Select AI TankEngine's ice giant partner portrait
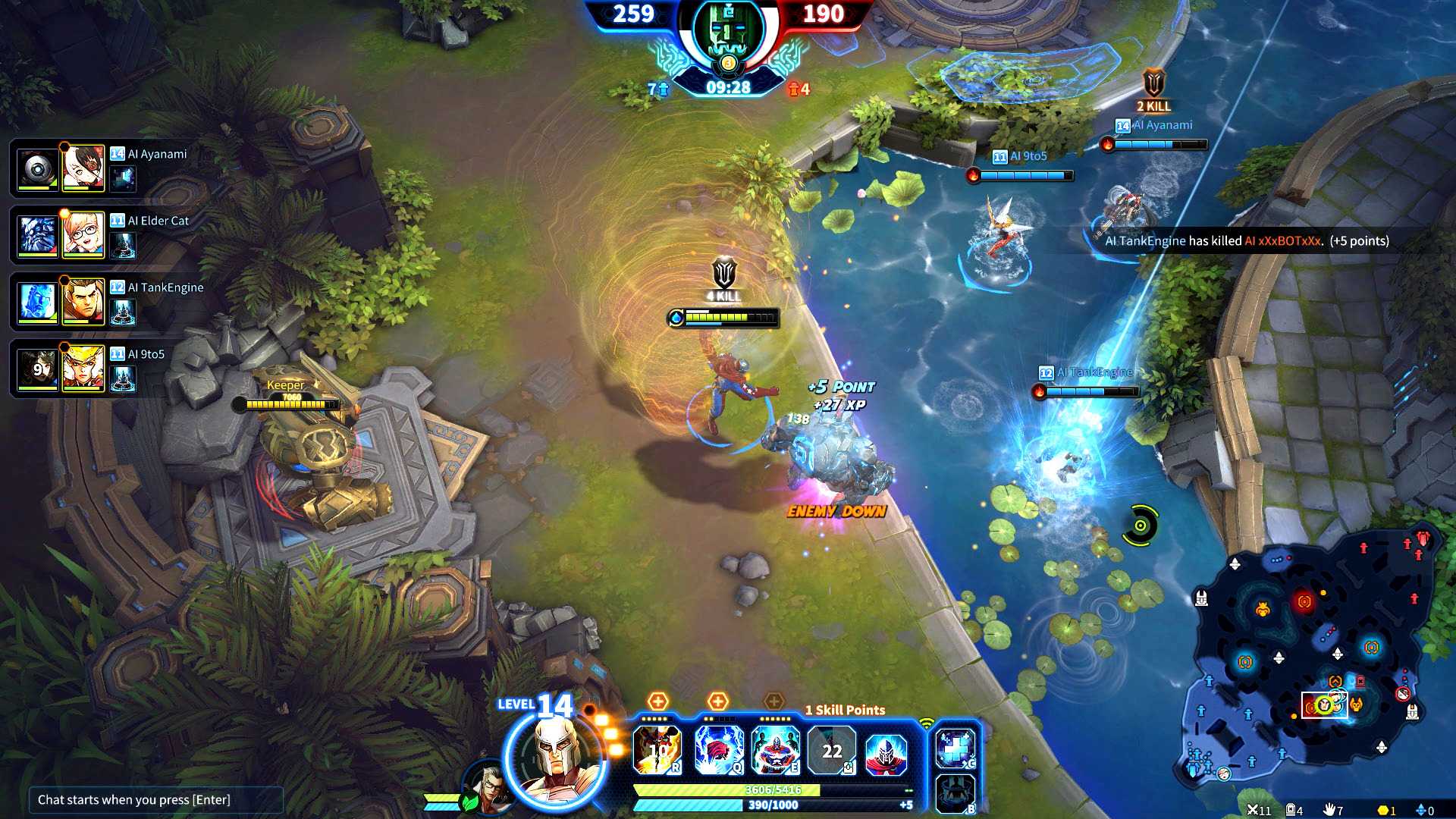1456x819 pixels. (38, 302)
